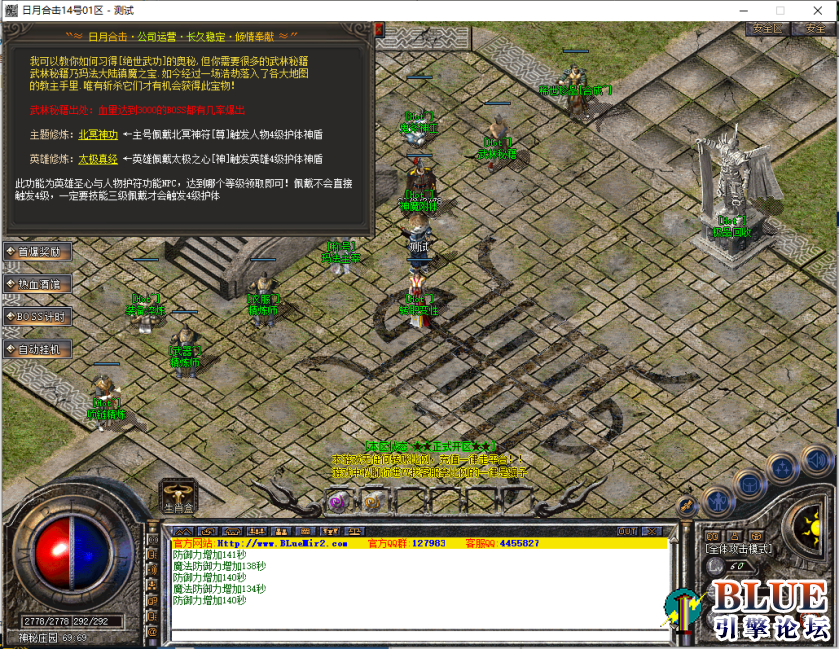Select the 北冥神功 skill link
839x649 pixels.
click(x=98, y=134)
